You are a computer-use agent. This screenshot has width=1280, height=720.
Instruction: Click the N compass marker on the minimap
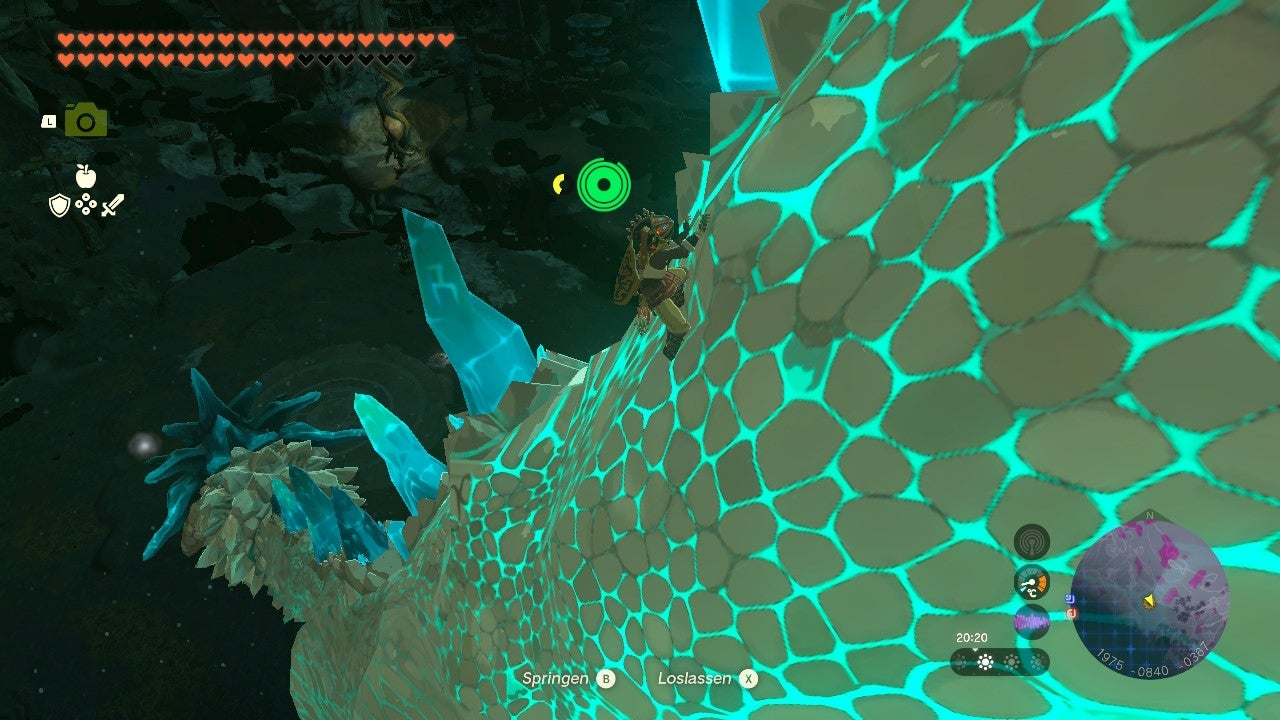point(1149,515)
